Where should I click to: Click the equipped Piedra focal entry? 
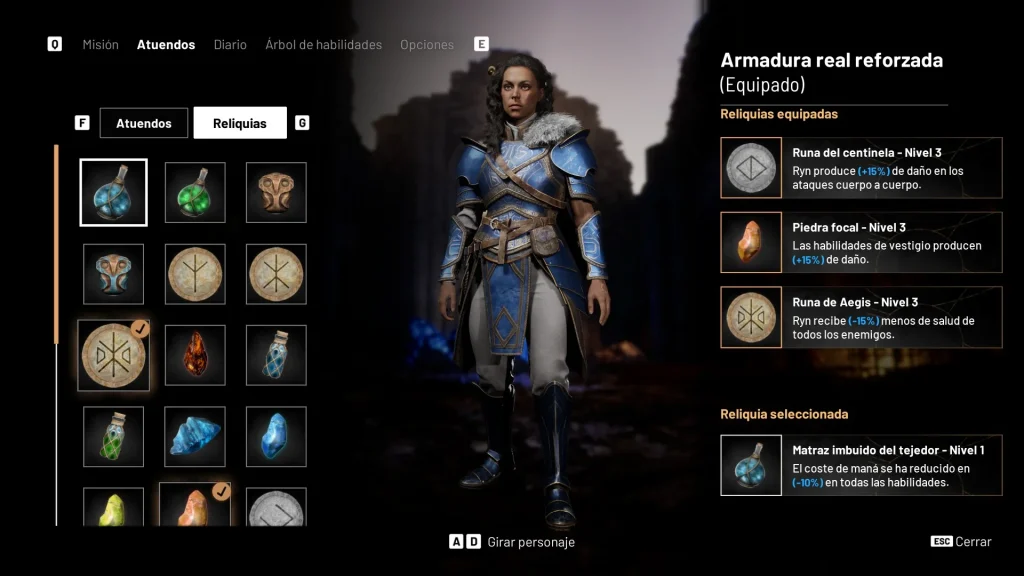click(861, 242)
